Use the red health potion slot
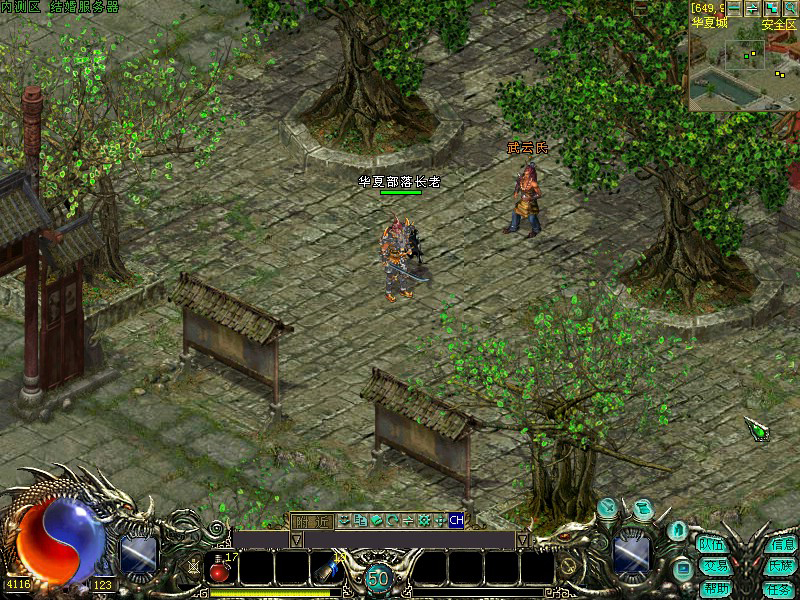This screenshot has height=600, width=800. (x=222, y=568)
